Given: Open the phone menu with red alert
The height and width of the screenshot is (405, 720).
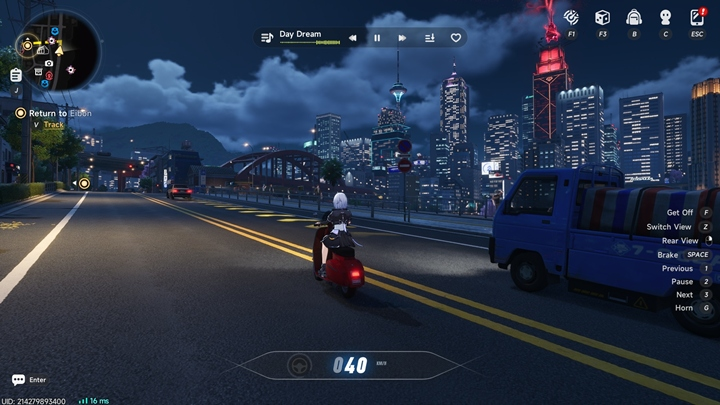Looking at the screenshot, I should click(697, 17).
